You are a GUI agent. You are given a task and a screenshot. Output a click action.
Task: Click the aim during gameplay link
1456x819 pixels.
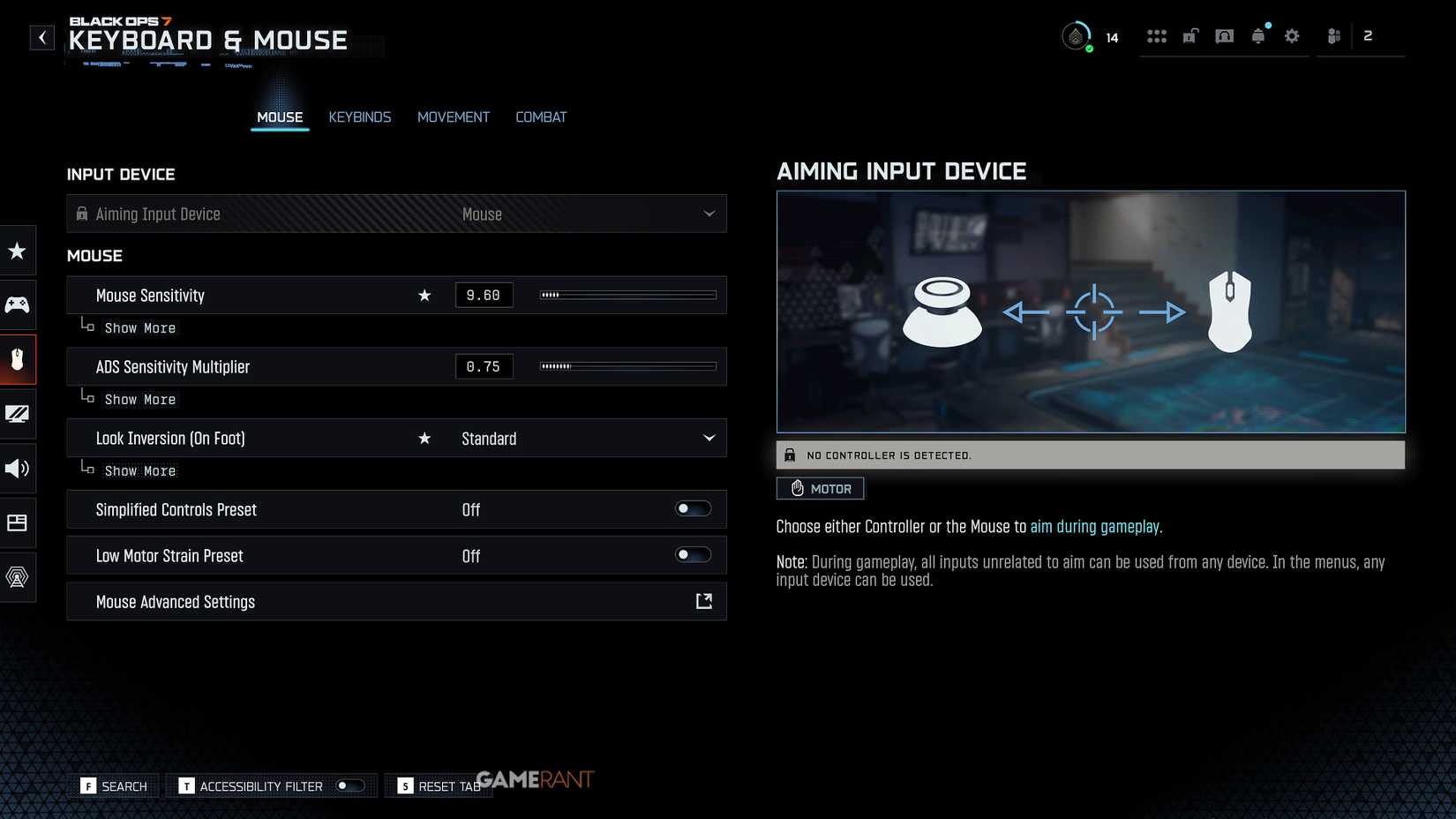point(1094,526)
